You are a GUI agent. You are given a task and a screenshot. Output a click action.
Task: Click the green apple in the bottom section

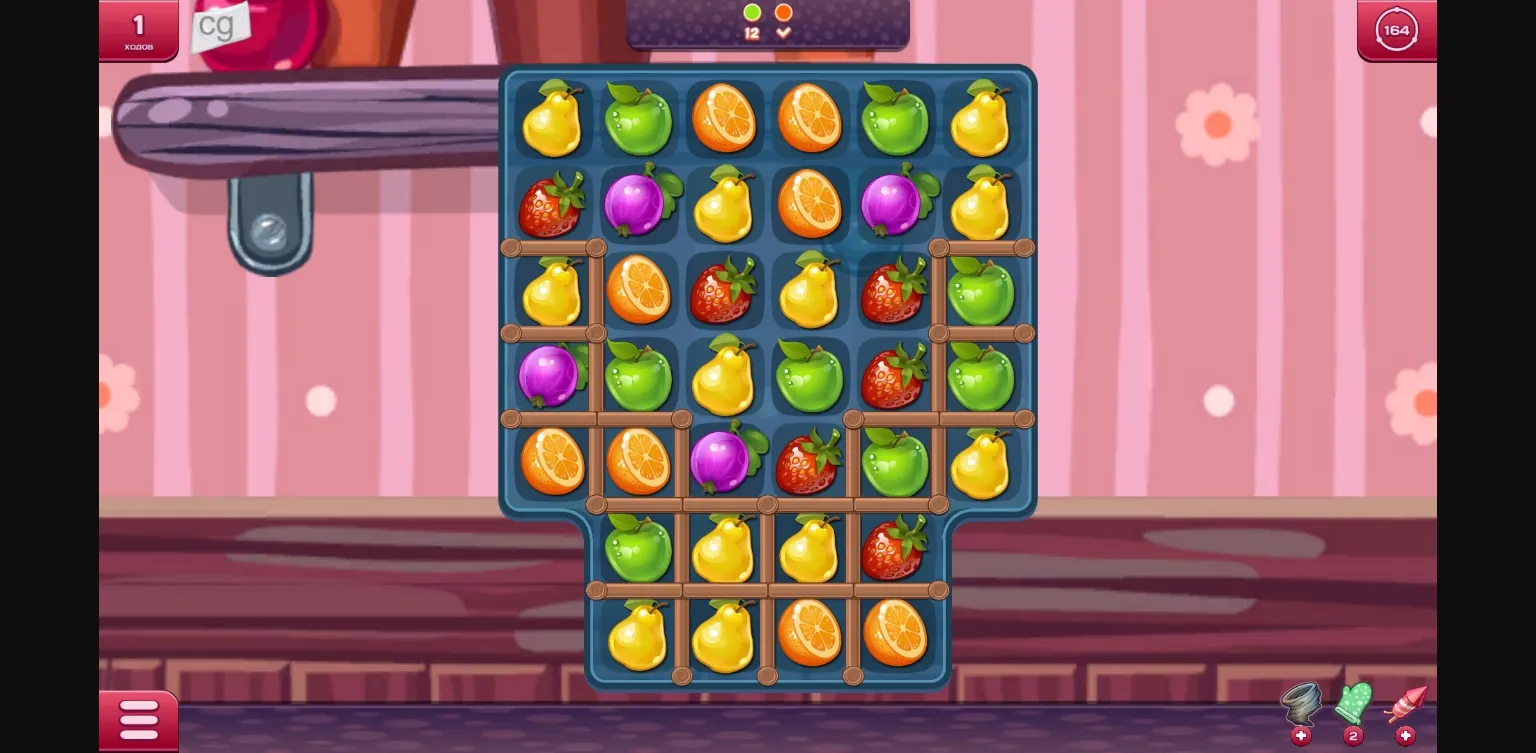pos(639,548)
